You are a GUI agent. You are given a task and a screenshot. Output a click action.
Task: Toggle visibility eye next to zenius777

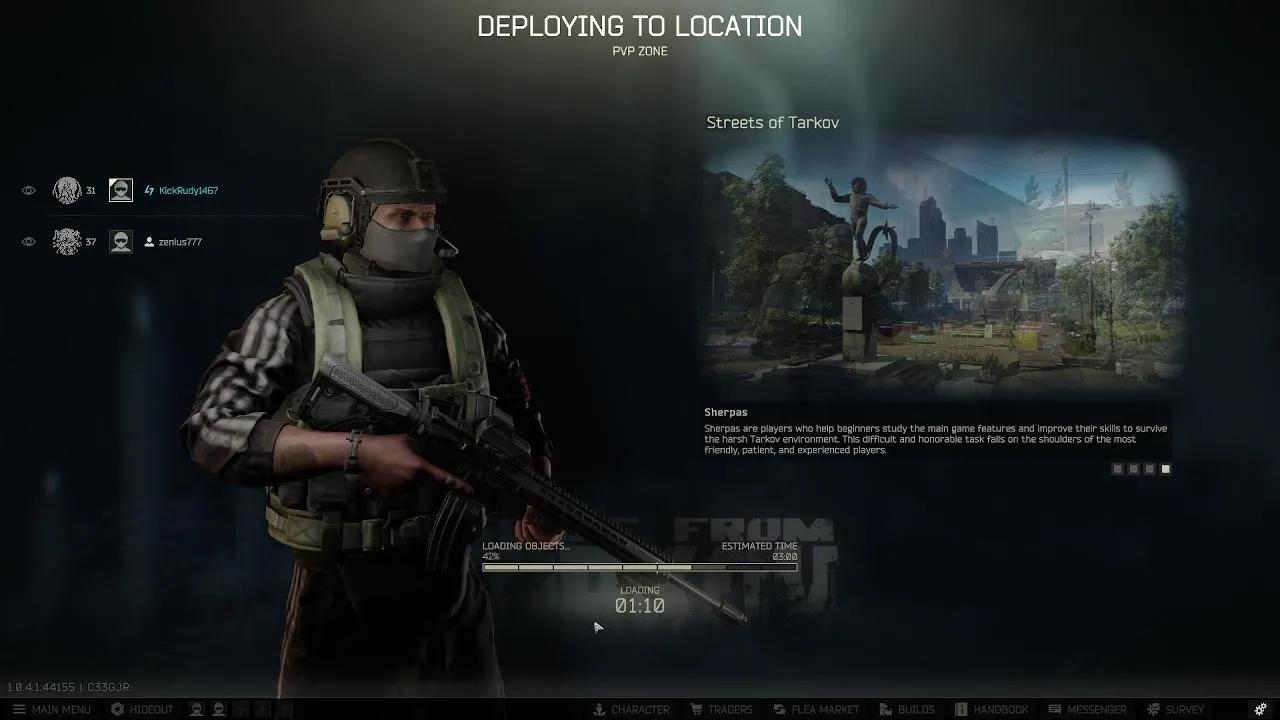point(28,241)
